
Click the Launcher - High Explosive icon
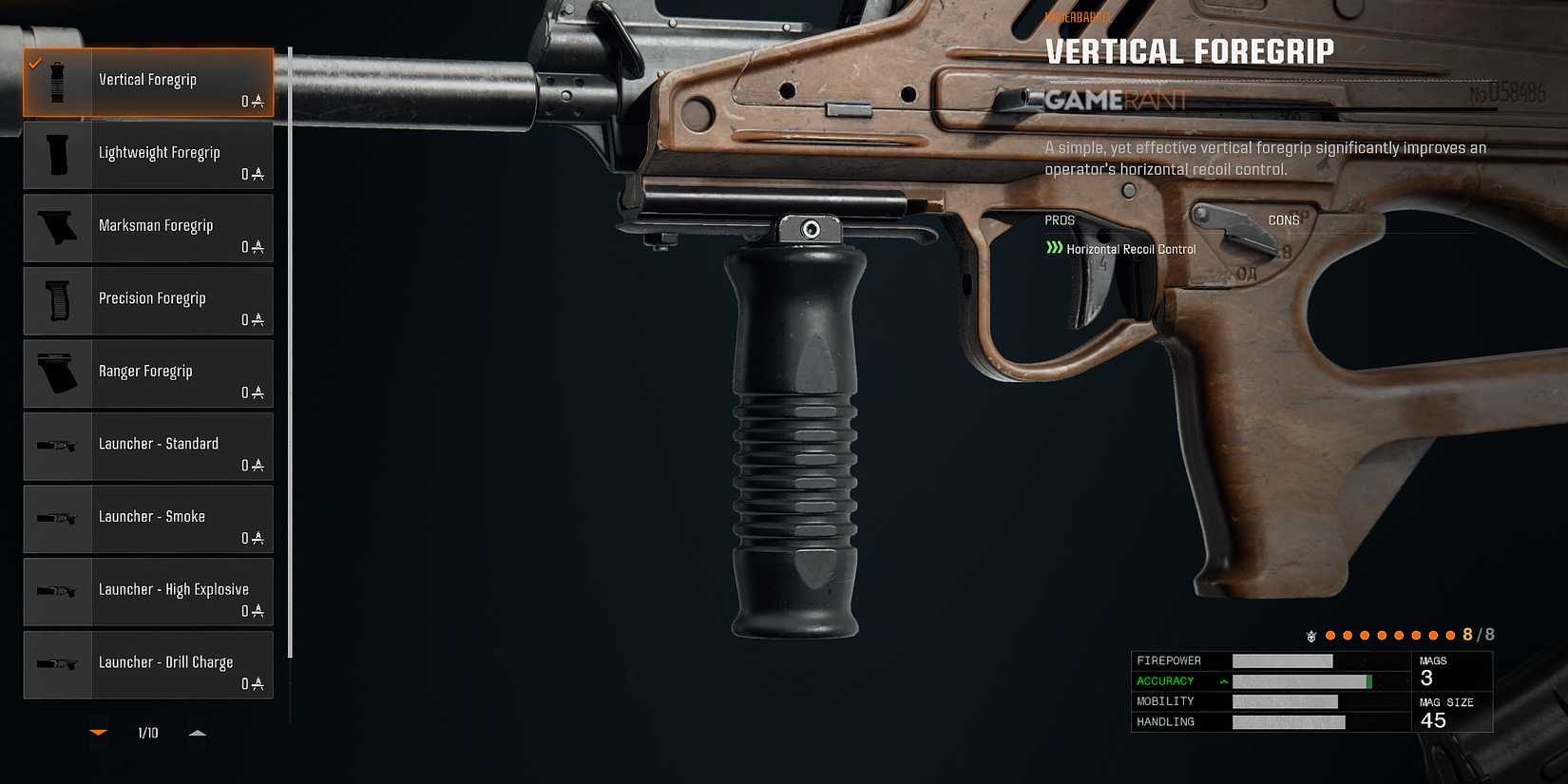click(x=57, y=591)
